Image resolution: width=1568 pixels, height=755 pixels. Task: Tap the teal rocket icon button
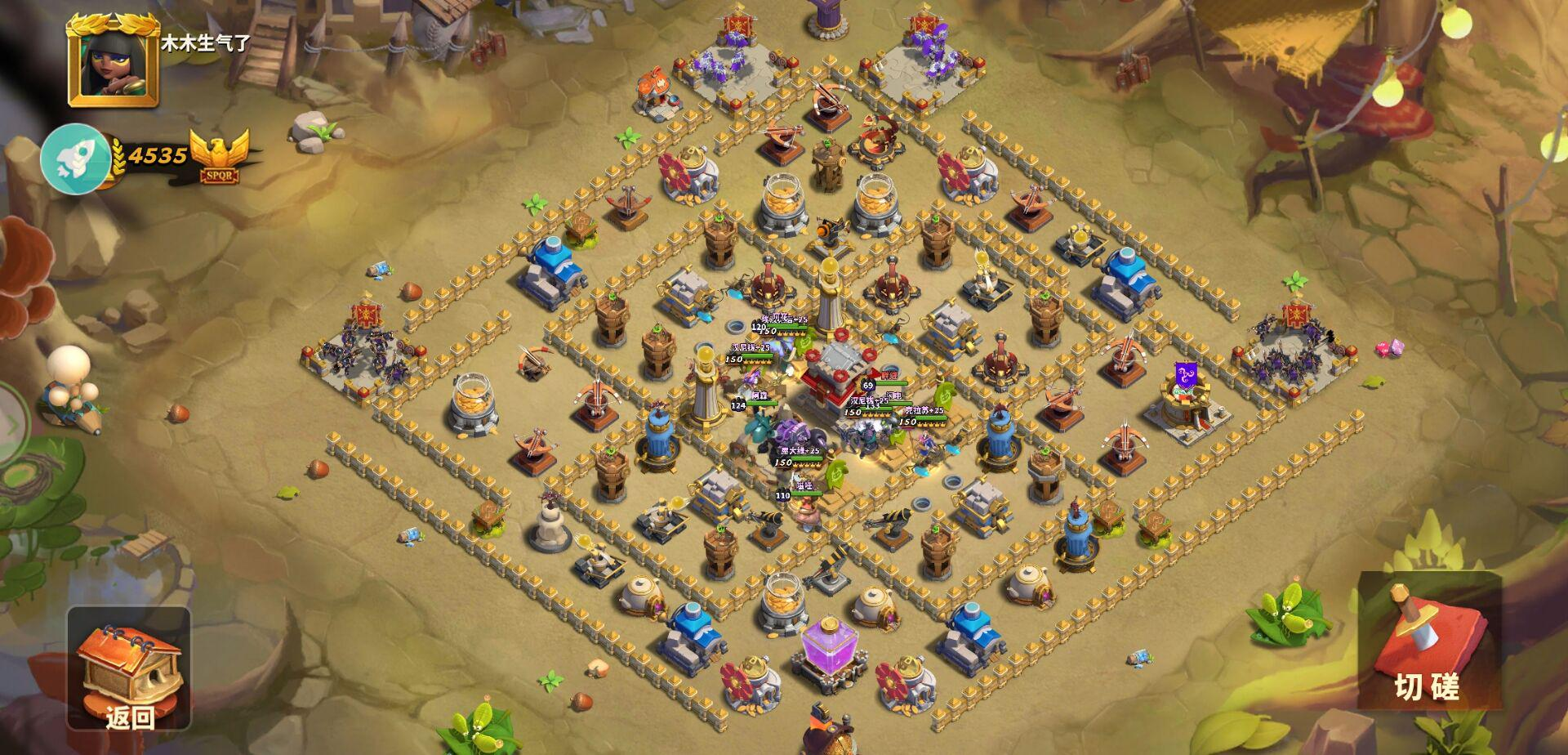76,157
